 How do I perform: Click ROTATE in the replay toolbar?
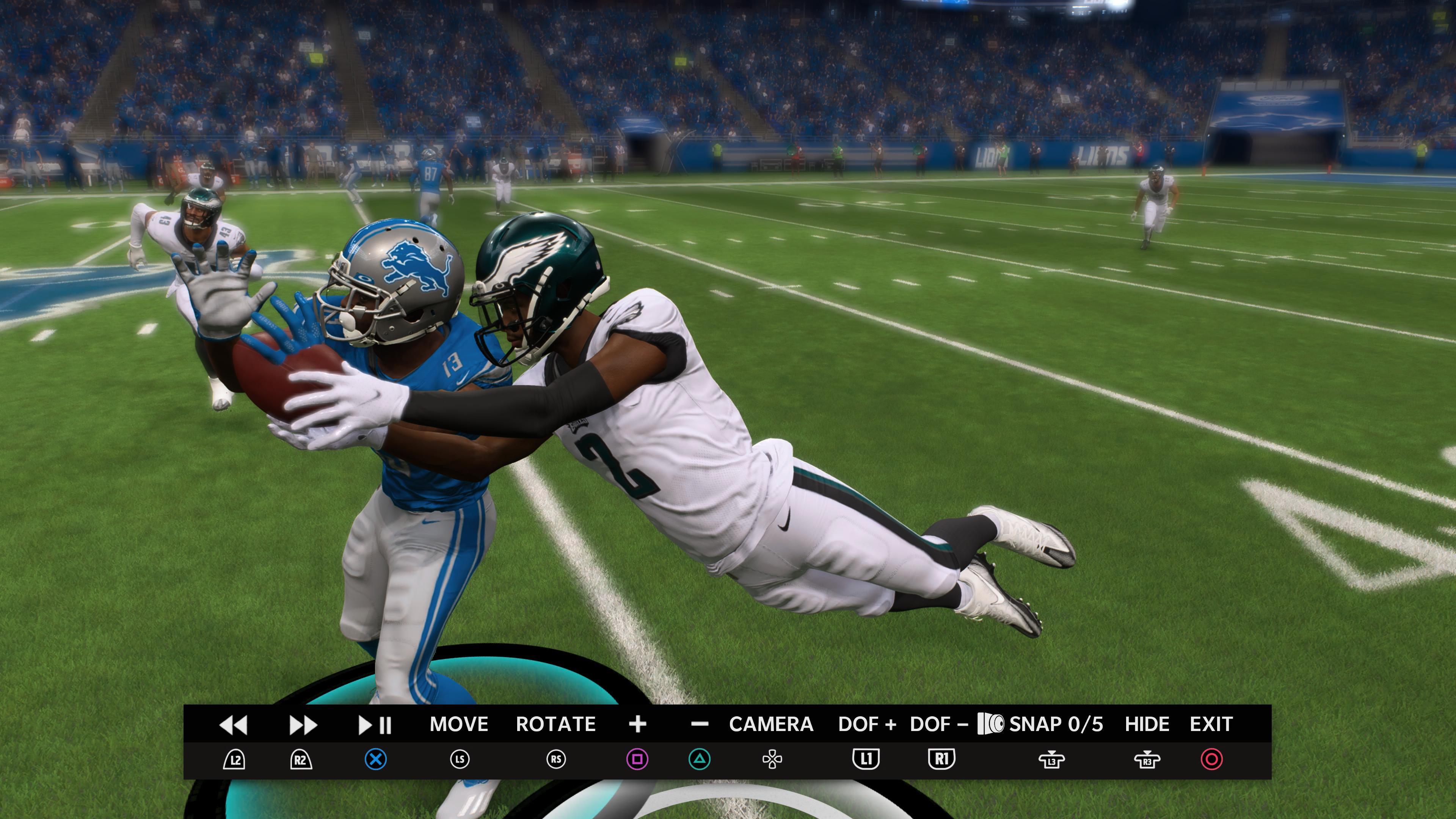click(556, 724)
